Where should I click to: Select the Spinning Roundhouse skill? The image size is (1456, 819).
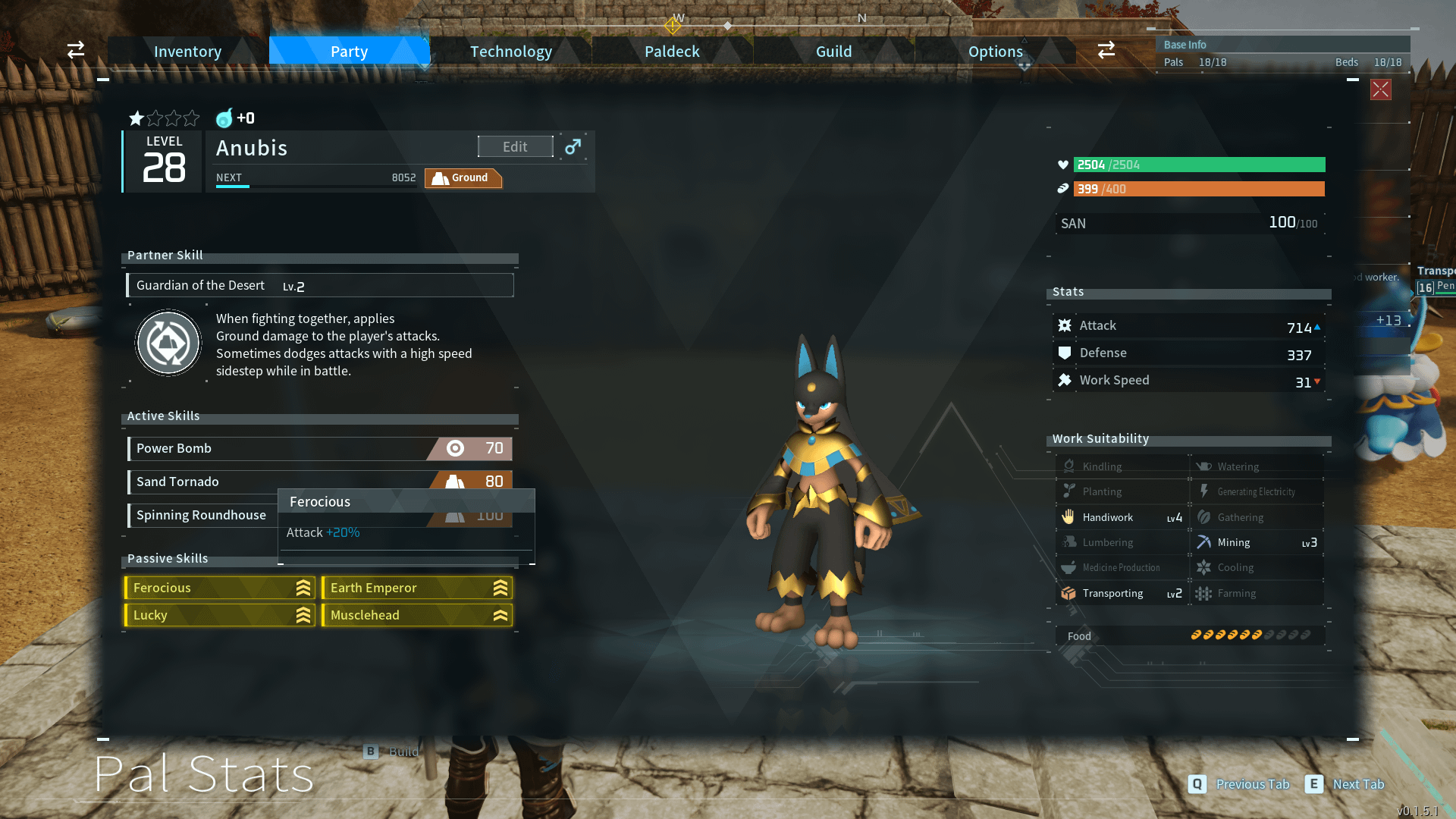(x=202, y=516)
